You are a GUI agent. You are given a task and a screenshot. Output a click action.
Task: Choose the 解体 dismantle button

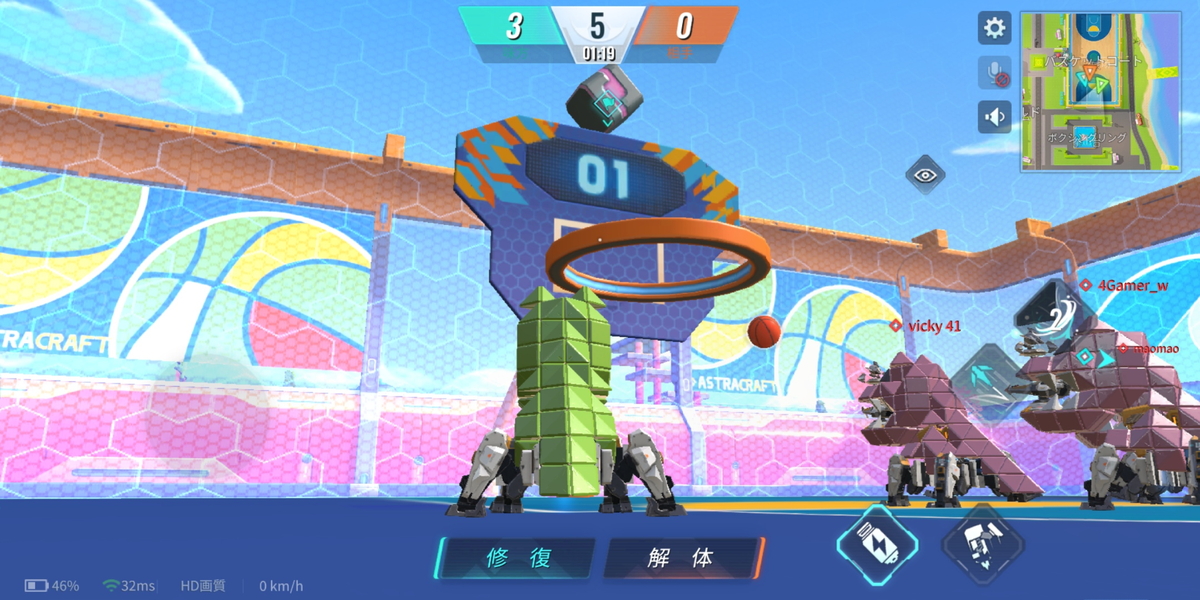tap(683, 558)
